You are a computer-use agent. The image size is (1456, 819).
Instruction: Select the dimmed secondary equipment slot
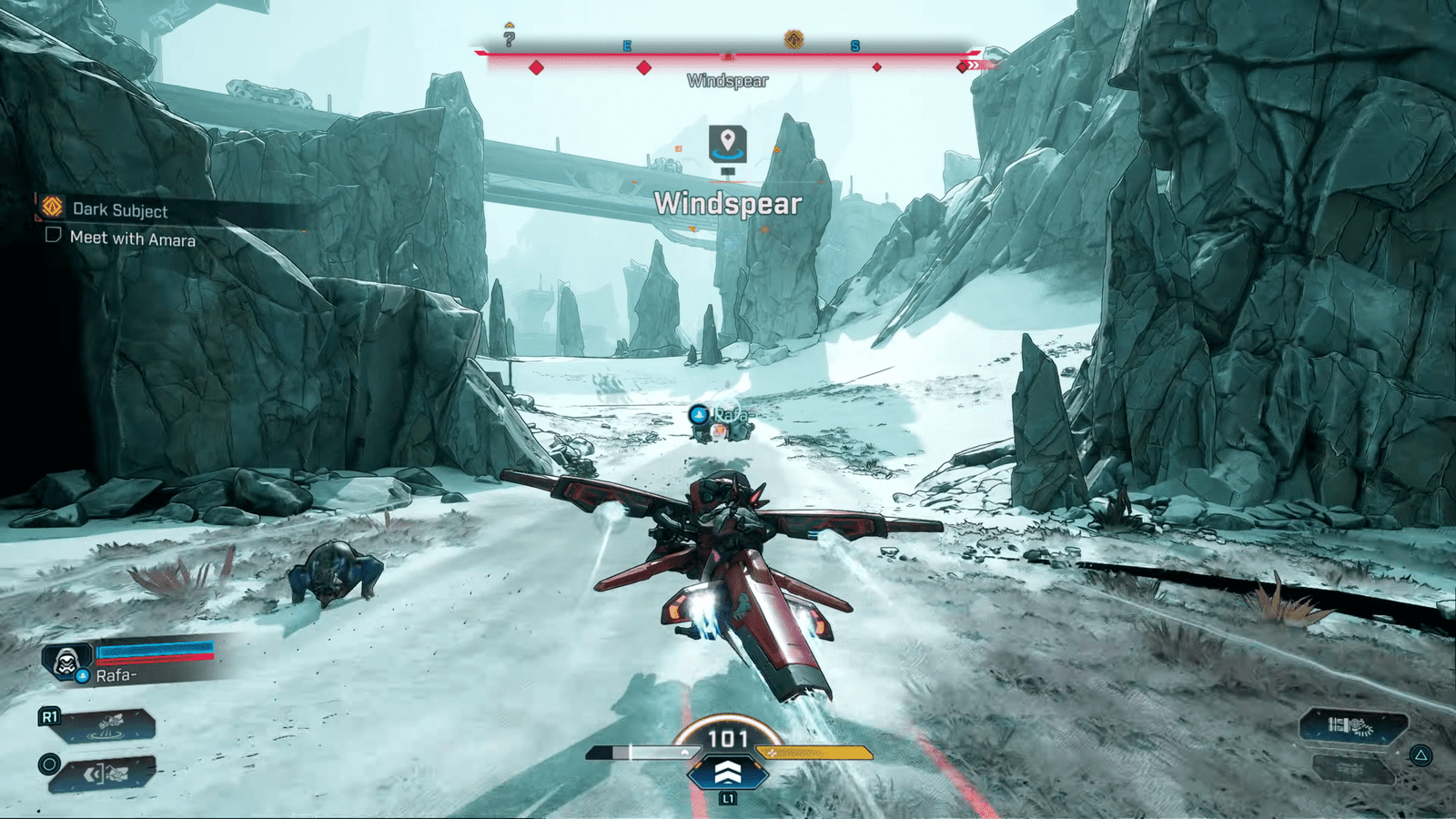(x=1353, y=769)
